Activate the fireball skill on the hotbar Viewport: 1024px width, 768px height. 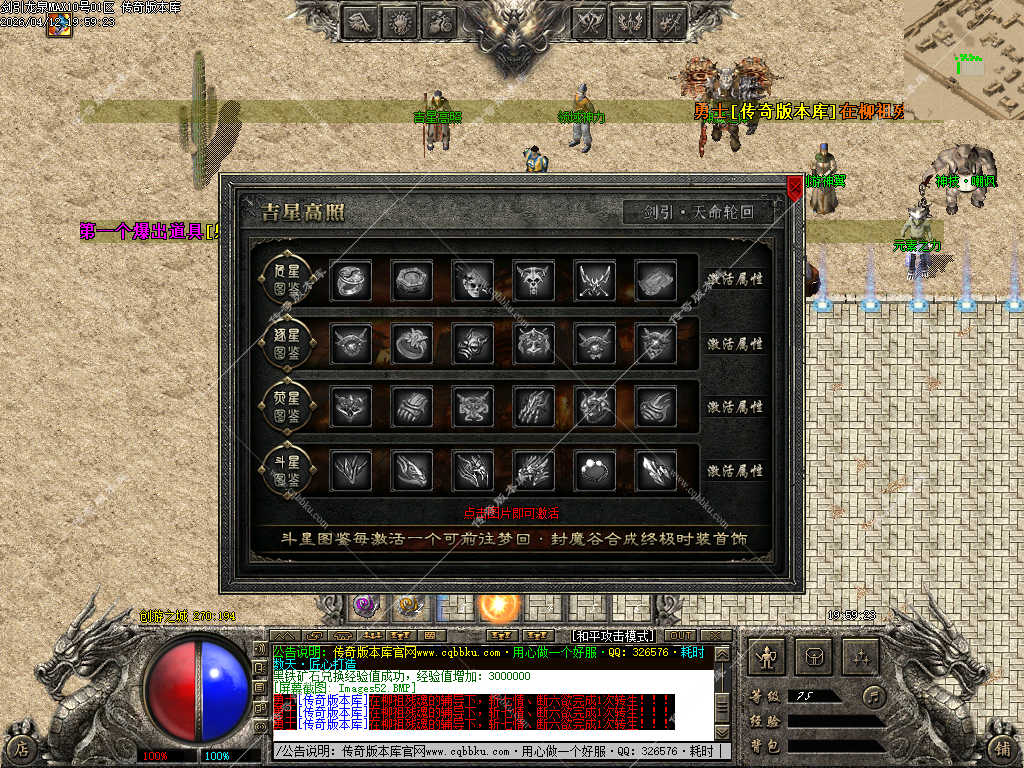(497, 606)
